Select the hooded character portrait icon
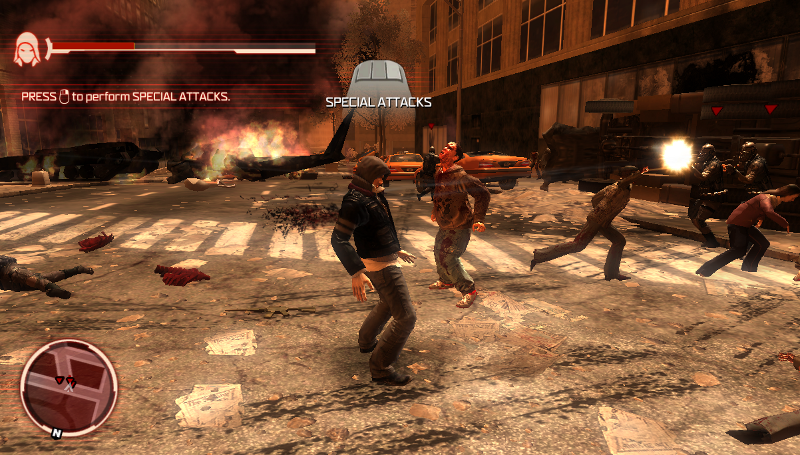This screenshot has height=455, width=800. tap(26, 49)
